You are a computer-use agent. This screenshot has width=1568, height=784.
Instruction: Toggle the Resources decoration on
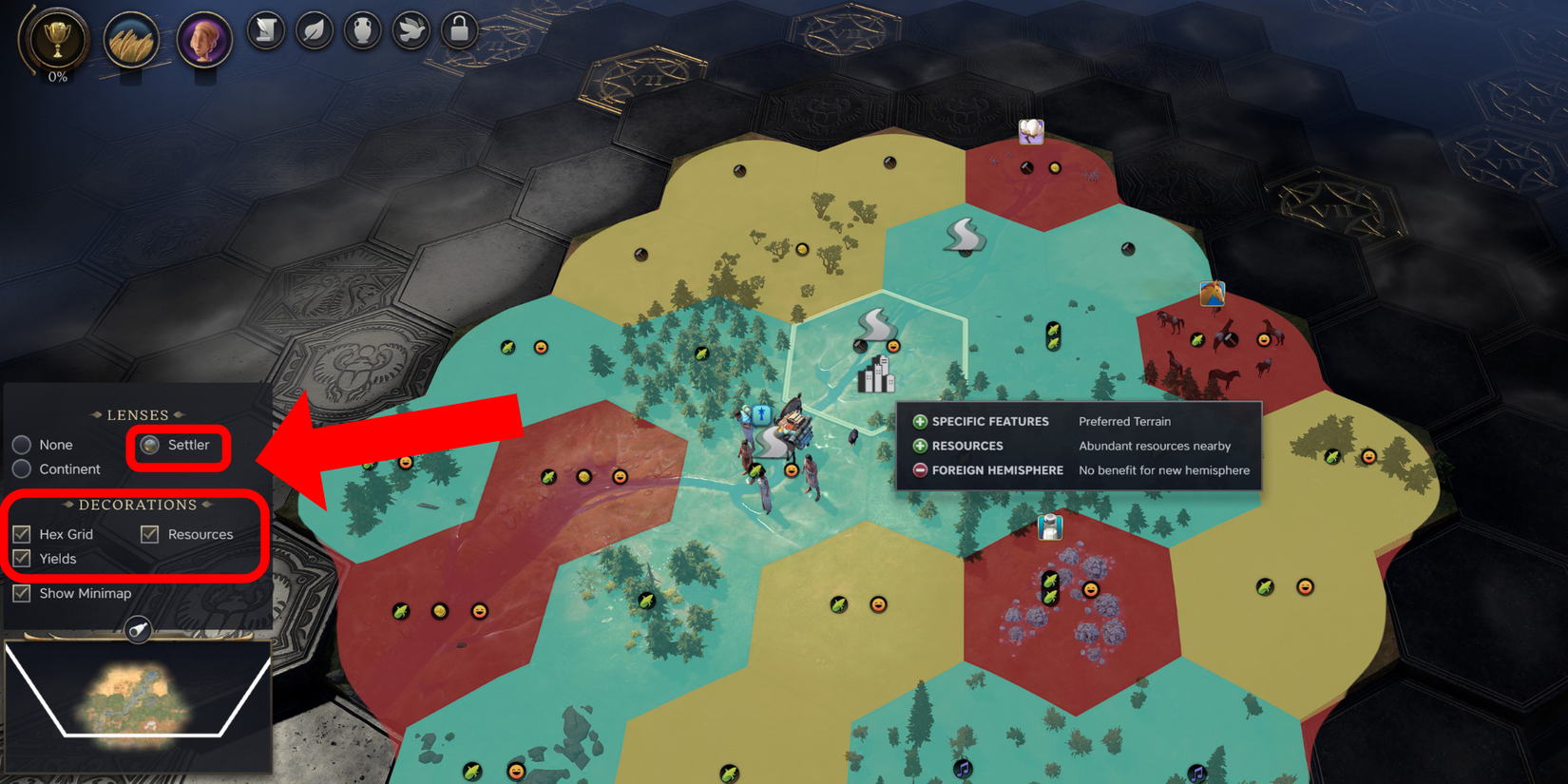coord(149,534)
